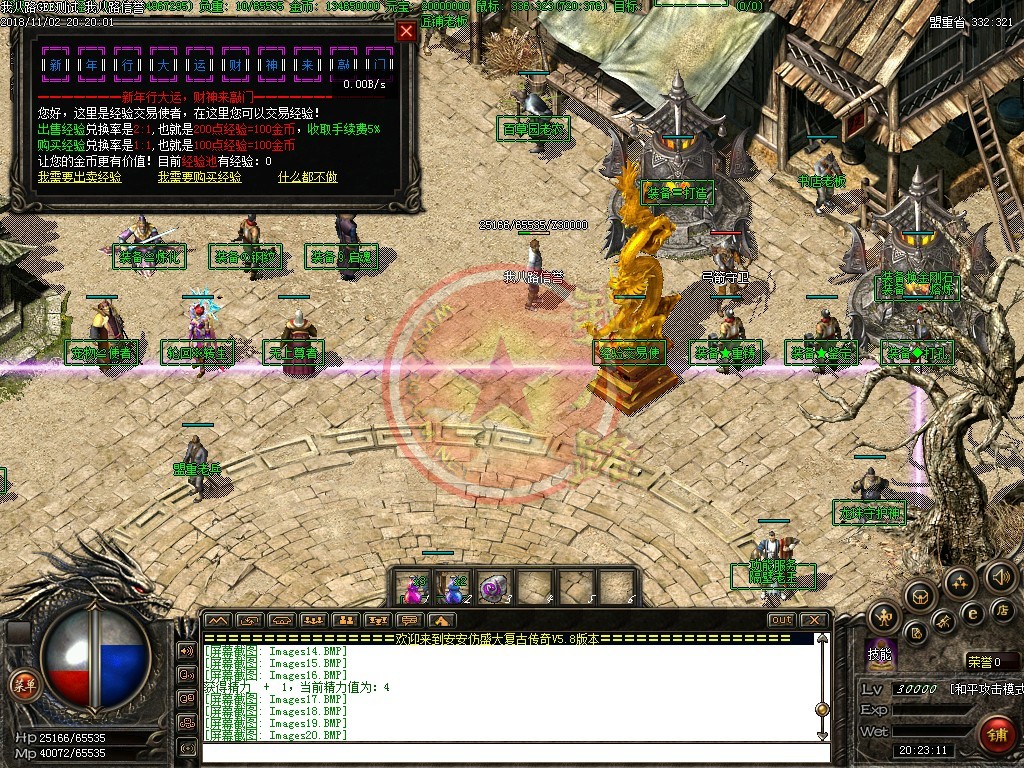
Task: Close the chat panel with X button
Action: pyautogui.click(x=813, y=620)
